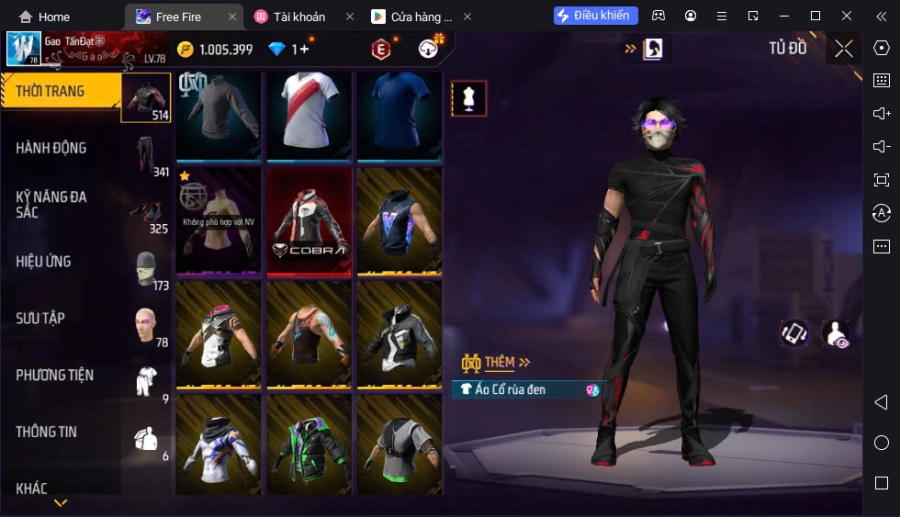Open the player profile avatar

coord(23,48)
